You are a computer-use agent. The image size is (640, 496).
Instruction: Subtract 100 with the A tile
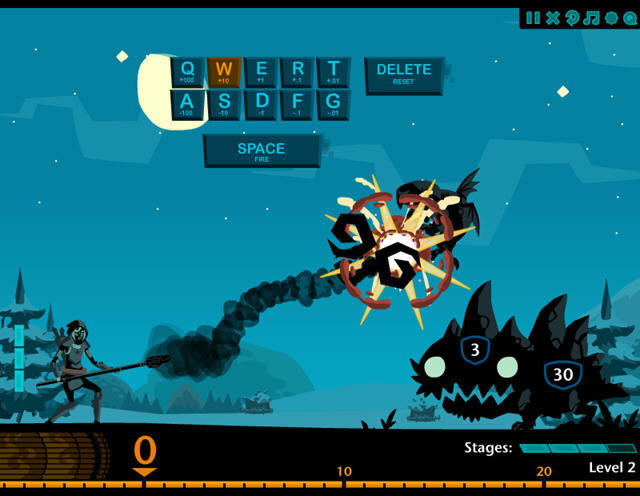188,104
